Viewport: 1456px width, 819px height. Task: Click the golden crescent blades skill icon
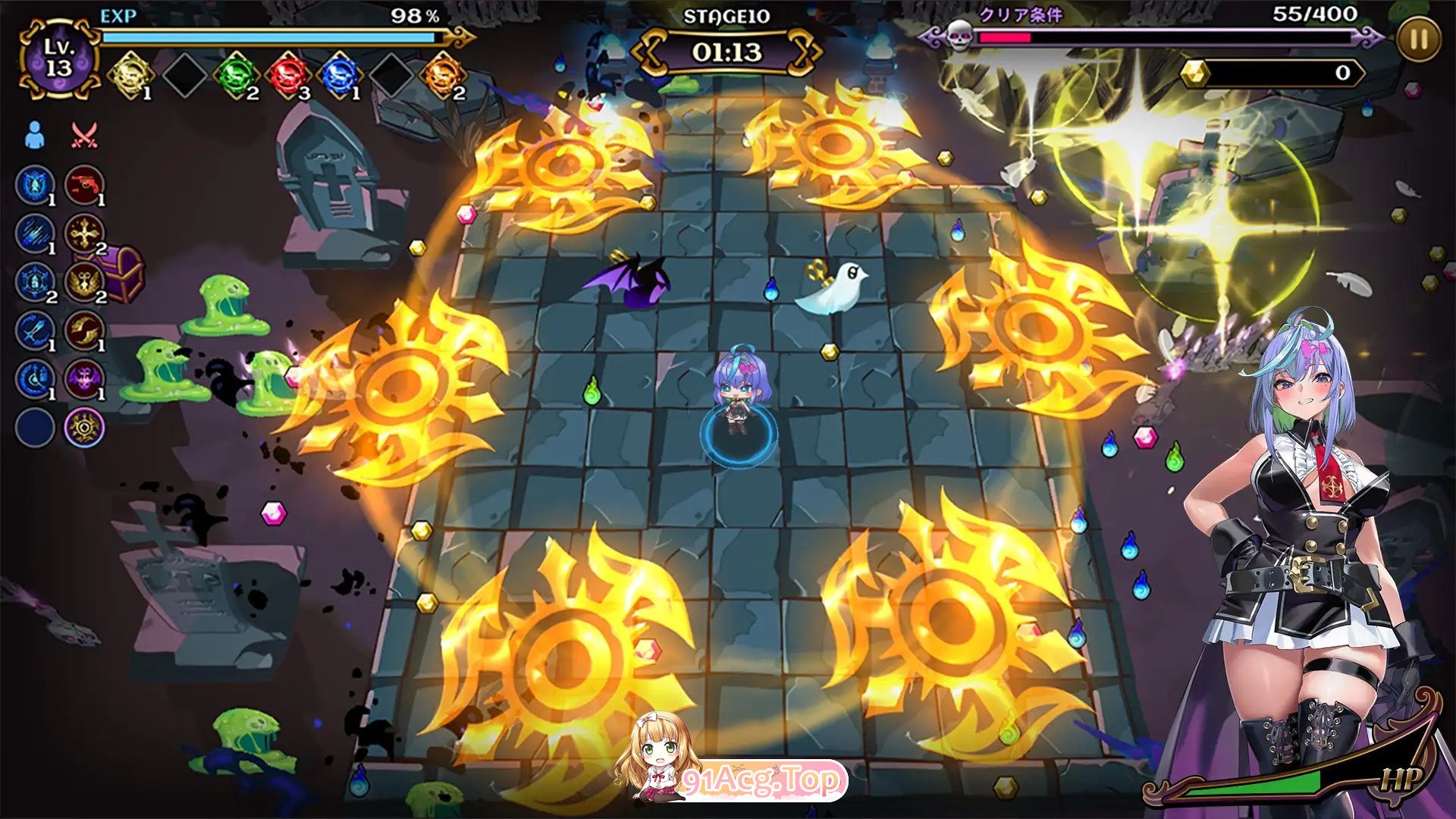[x=84, y=330]
